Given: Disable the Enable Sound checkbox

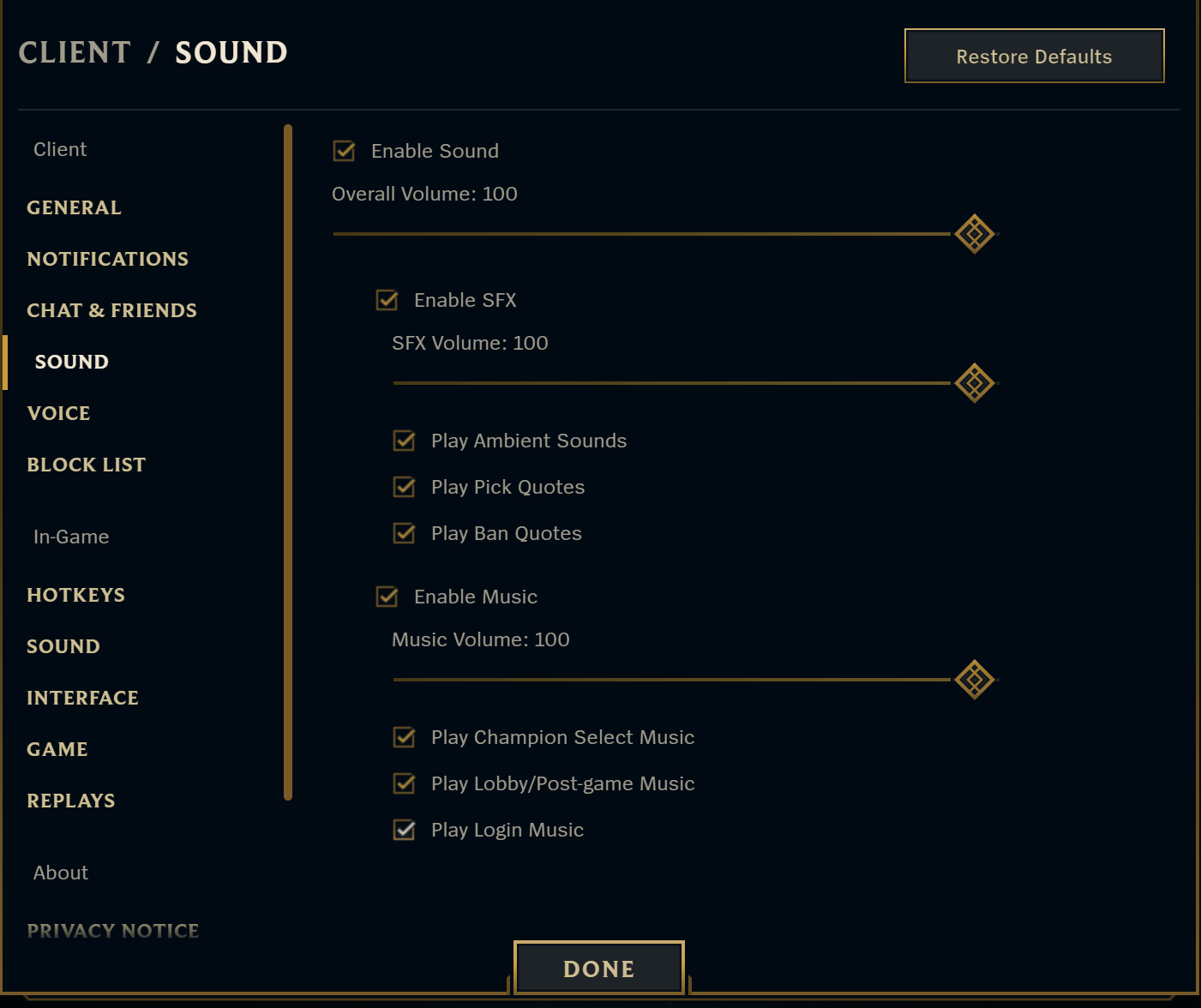Looking at the screenshot, I should click(x=343, y=151).
